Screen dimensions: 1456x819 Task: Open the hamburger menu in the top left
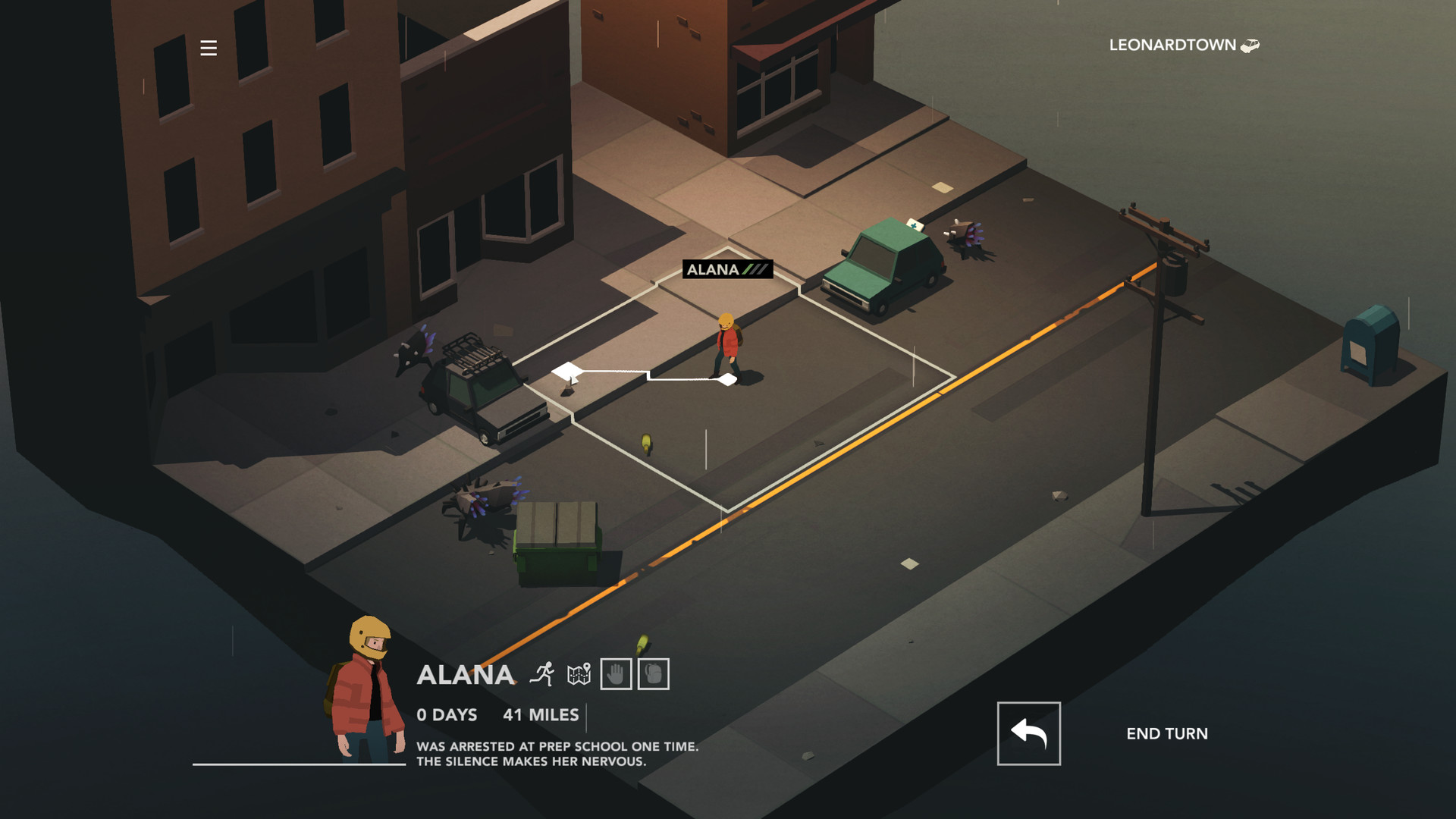pos(207,48)
